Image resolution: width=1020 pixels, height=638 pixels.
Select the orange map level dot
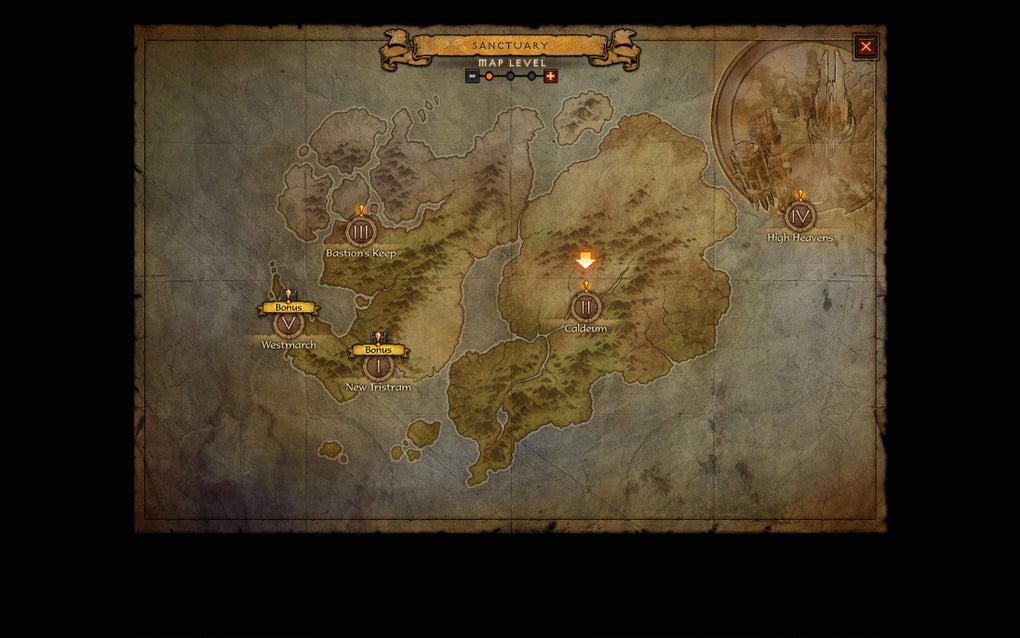(x=489, y=76)
